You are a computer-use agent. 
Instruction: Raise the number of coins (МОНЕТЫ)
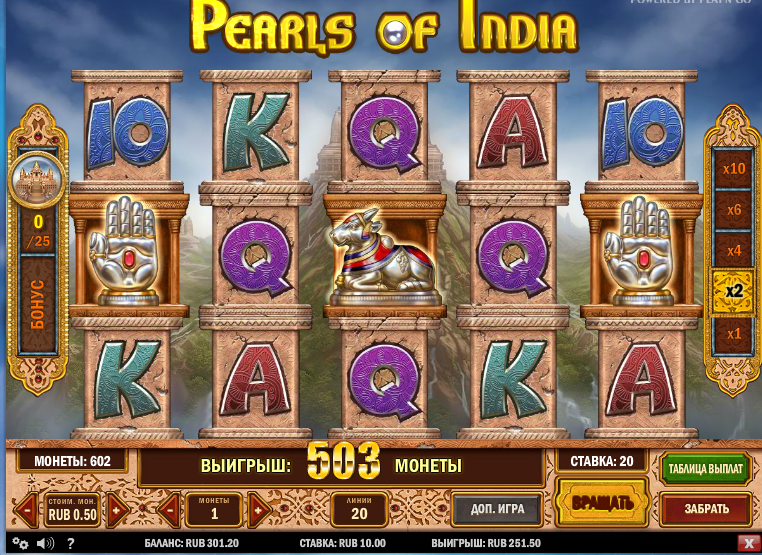pos(258,510)
